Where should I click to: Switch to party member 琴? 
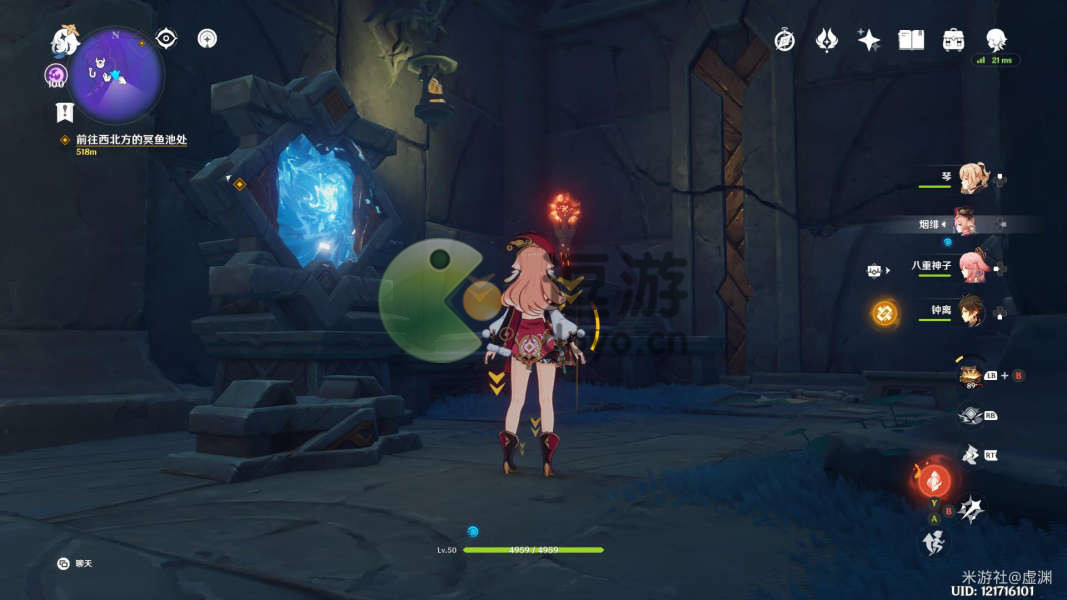[972, 179]
